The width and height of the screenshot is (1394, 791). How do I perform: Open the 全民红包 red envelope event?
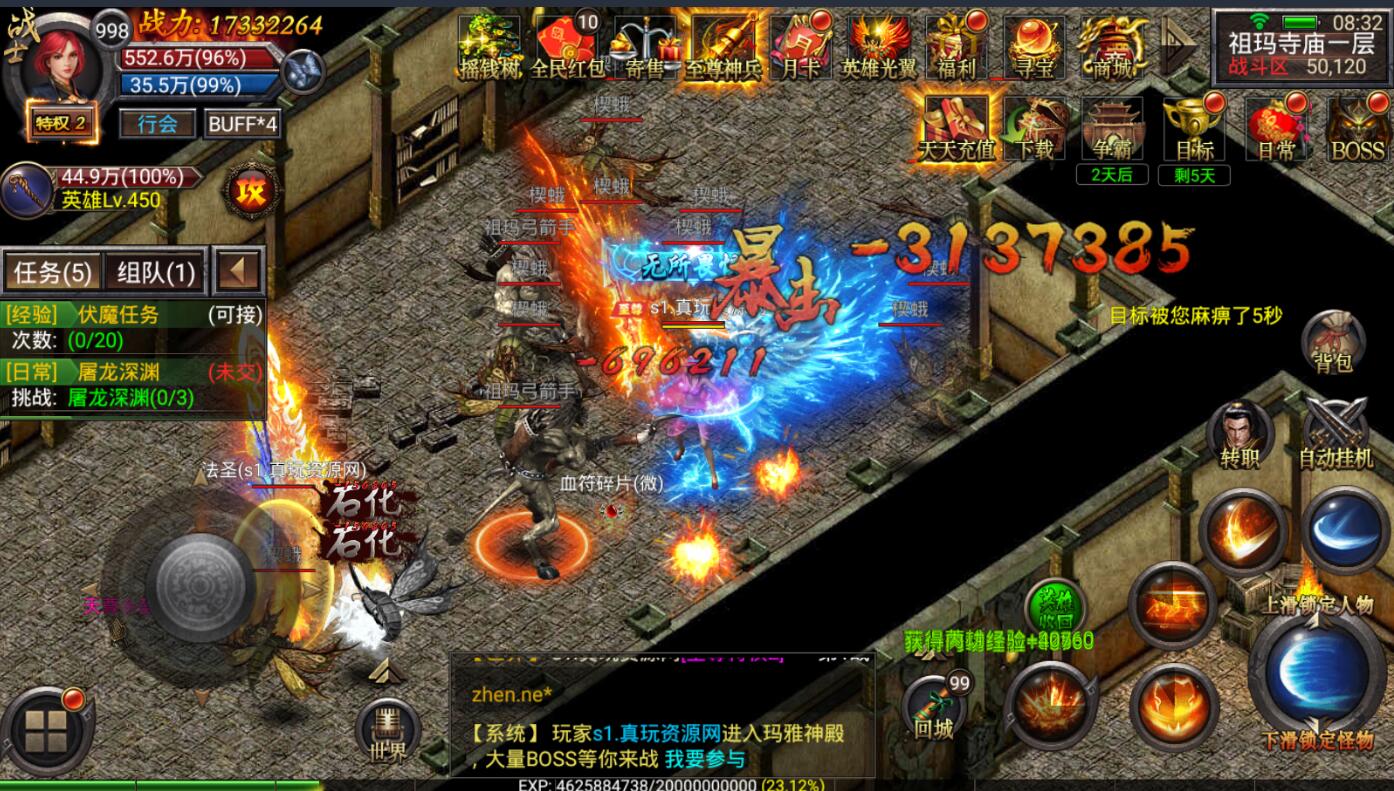point(567,48)
